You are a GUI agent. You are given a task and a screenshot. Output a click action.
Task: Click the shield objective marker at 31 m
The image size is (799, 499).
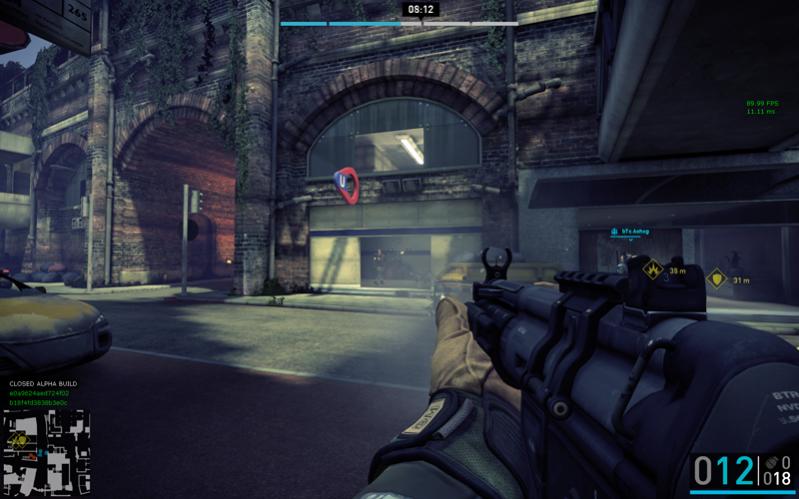coord(715,278)
